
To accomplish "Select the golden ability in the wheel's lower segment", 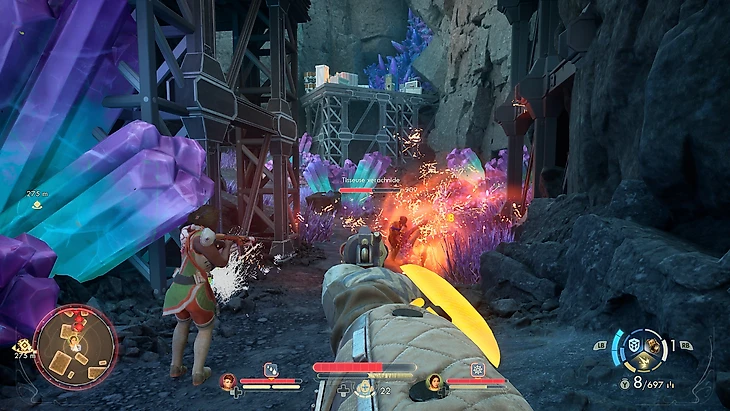I will pos(641,363).
